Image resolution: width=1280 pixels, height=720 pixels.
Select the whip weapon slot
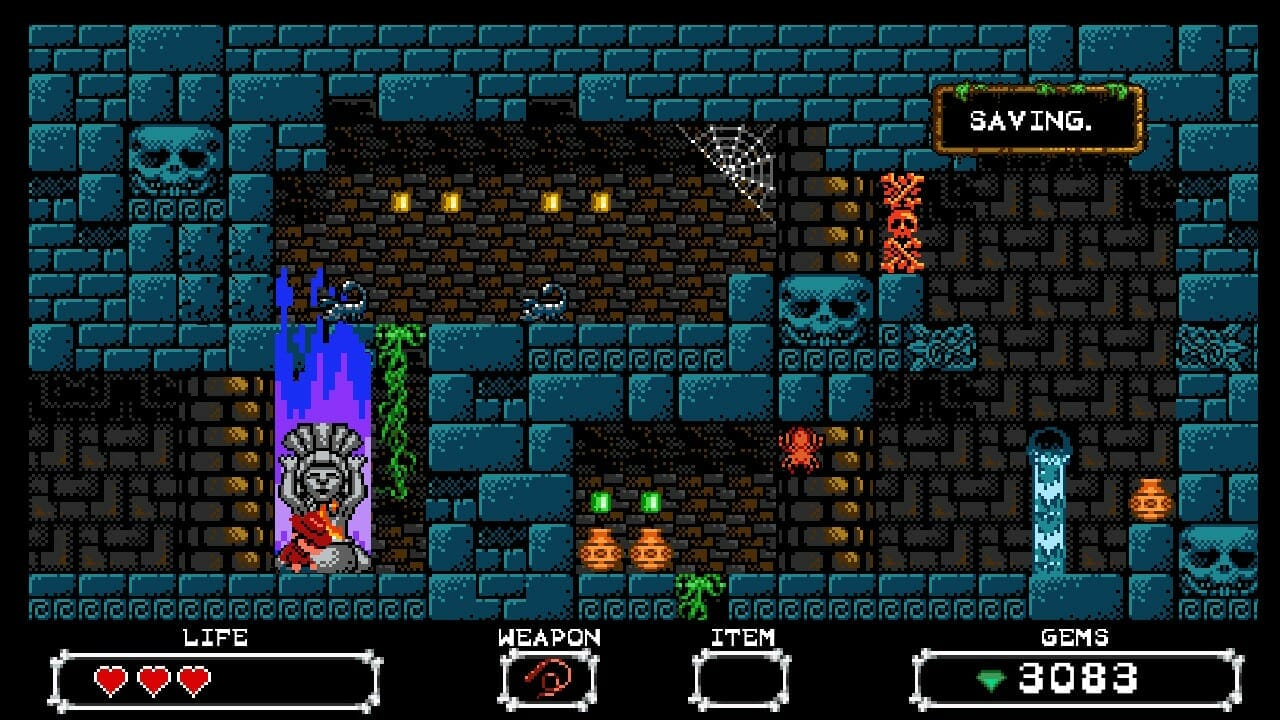pyautogui.click(x=548, y=680)
